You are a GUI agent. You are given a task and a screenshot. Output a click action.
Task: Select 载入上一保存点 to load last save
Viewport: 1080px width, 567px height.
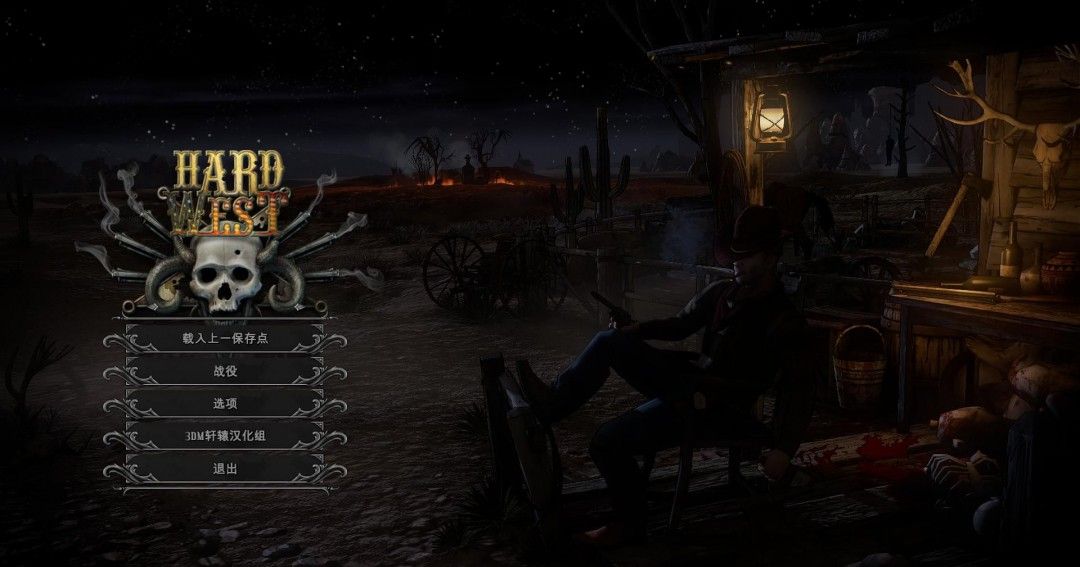click(225, 339)
